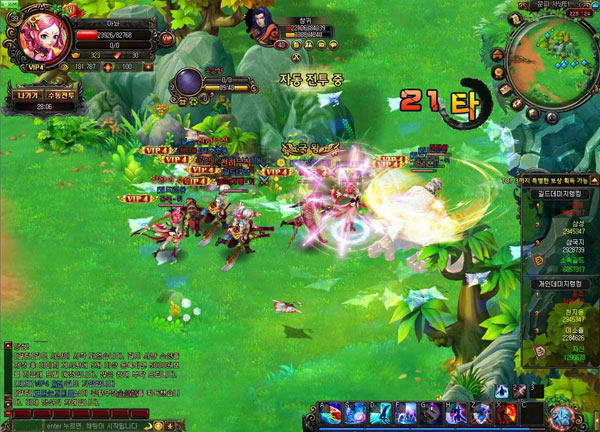Activate the skill in hotbar slot A
The image size is (600, 432).
[x=328, y=412]
